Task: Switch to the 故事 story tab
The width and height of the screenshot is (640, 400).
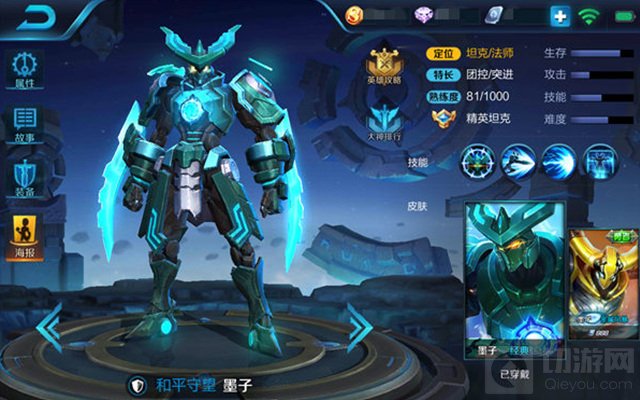Action: (x=25, y=125)
